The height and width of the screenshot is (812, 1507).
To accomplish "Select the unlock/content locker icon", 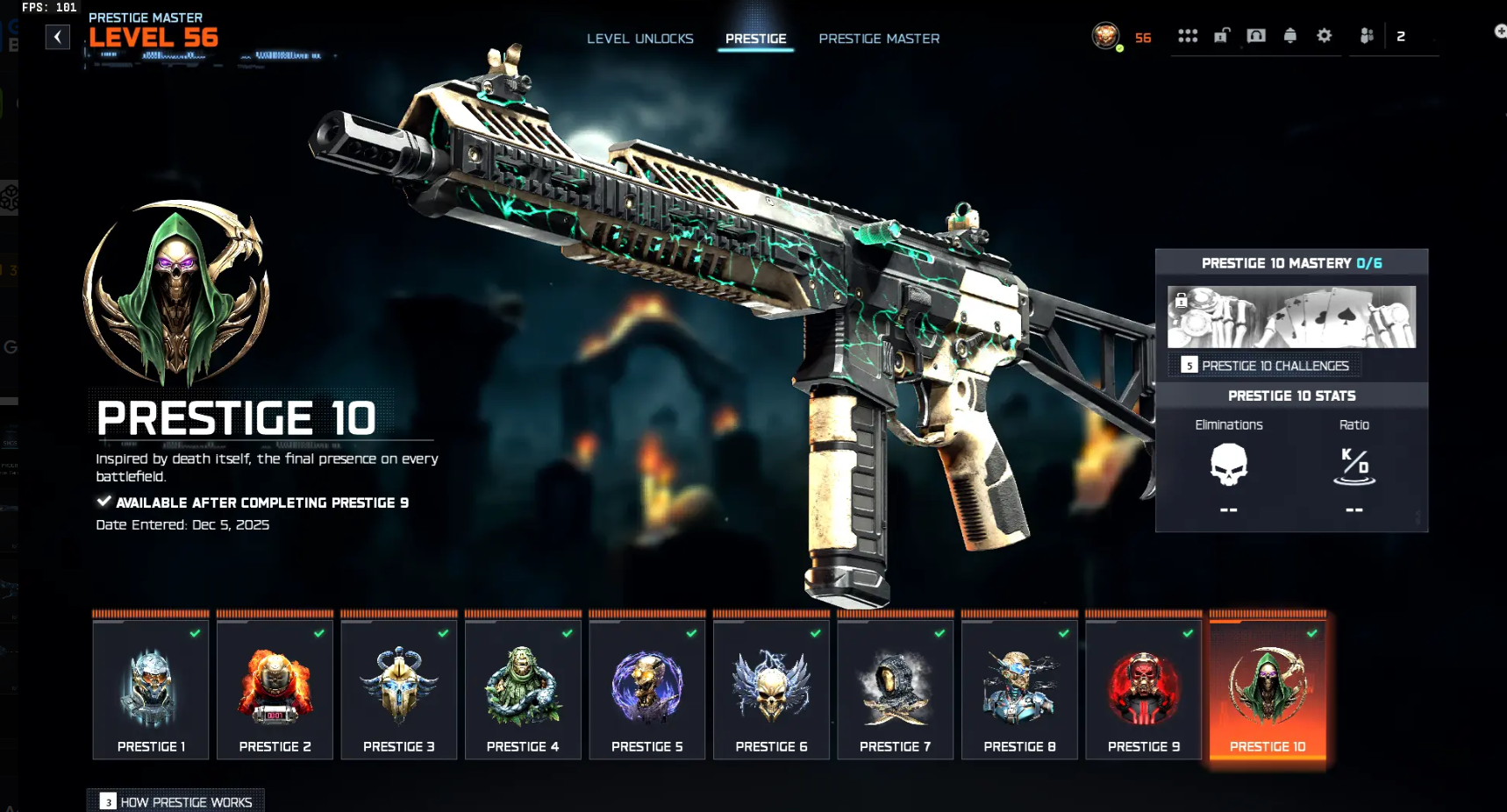I will pos(1222,36).
